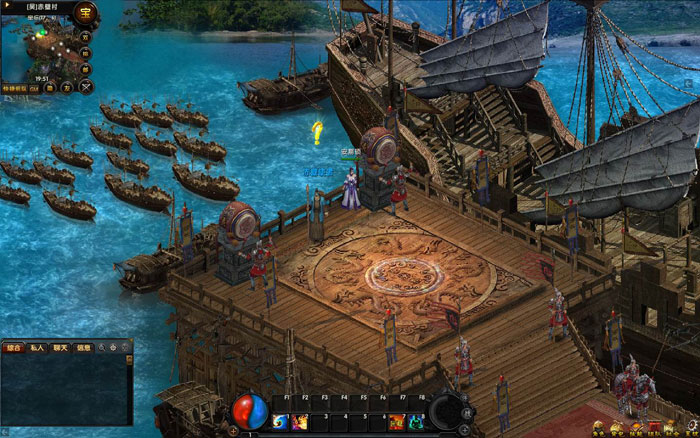
Task: Click the plus button beside the health orb
Action: 234,430
